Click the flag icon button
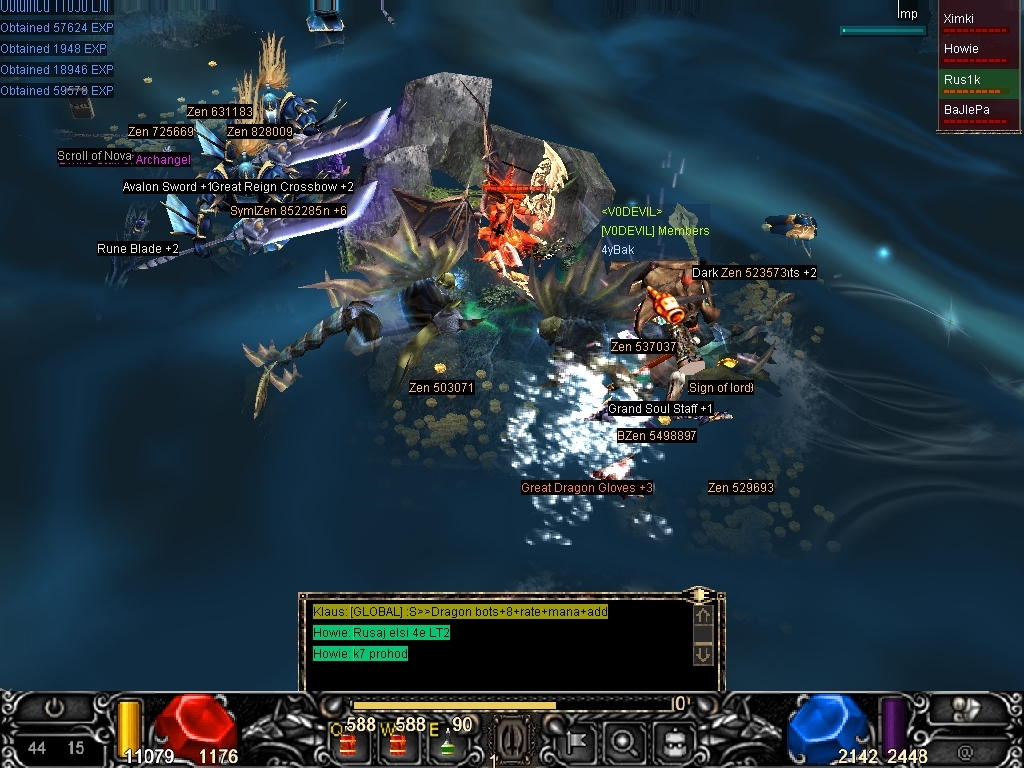This screenshot has height=768, width=1024. pyautogui.click(x=578, y=743)
